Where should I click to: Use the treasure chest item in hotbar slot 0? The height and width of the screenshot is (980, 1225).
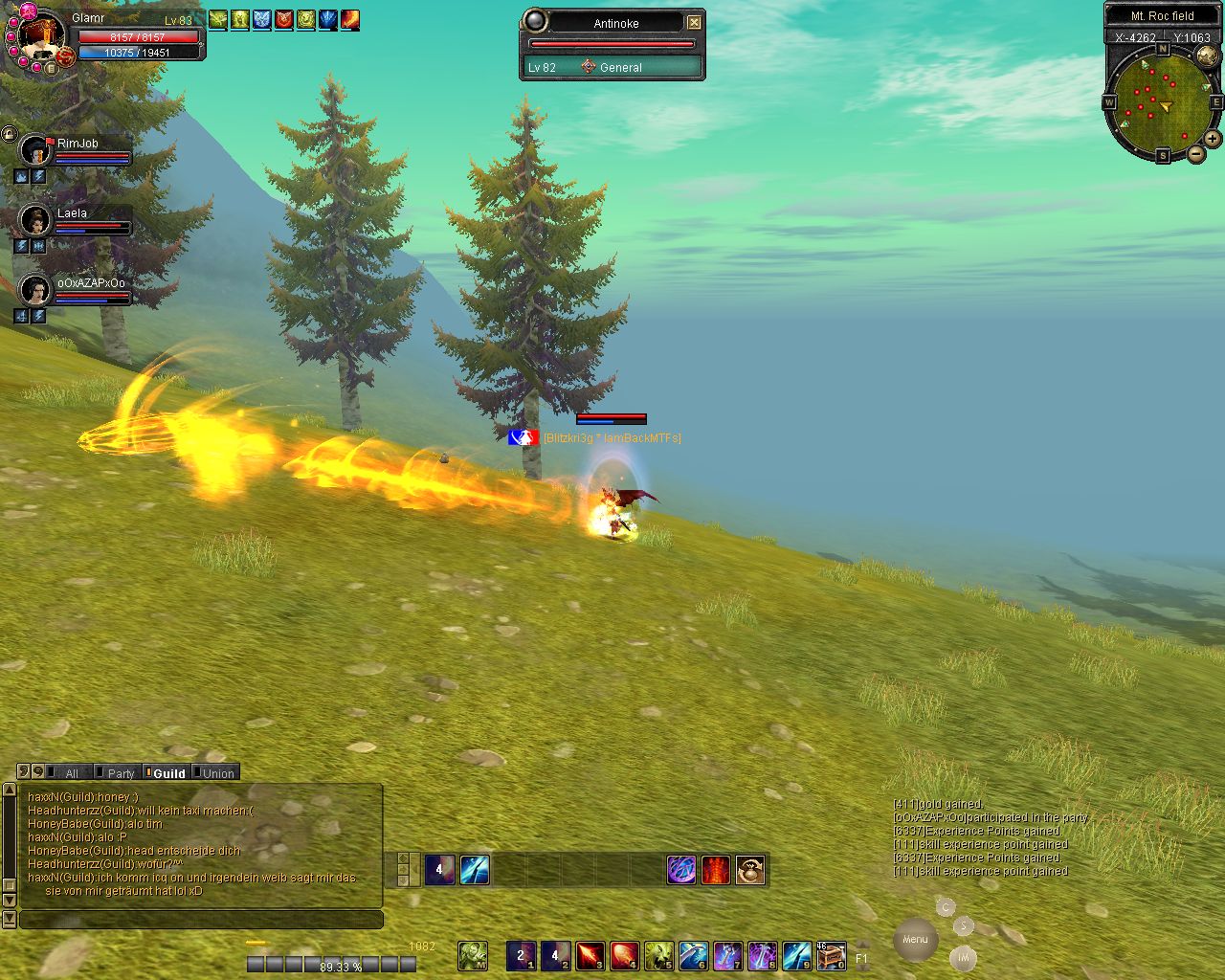(832, 955)
